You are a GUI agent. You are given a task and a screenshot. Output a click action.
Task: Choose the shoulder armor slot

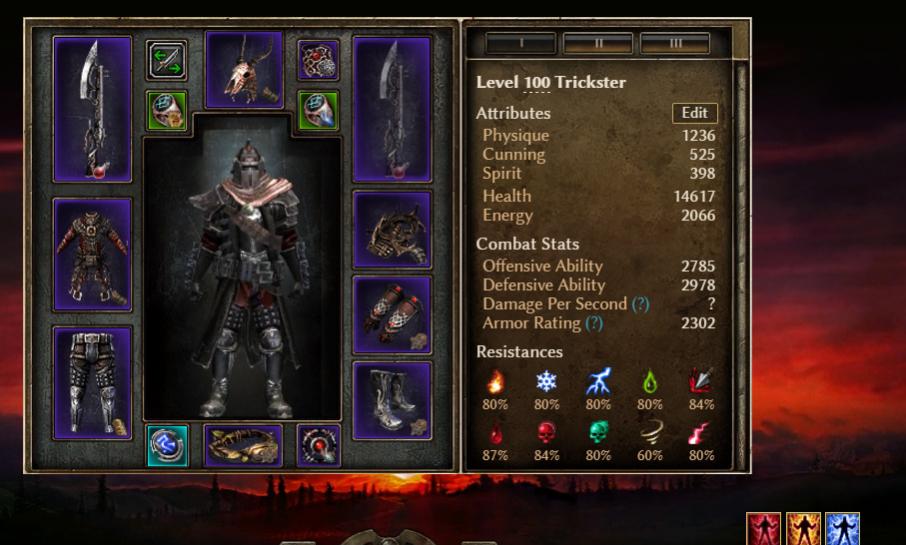click(392, 230)
